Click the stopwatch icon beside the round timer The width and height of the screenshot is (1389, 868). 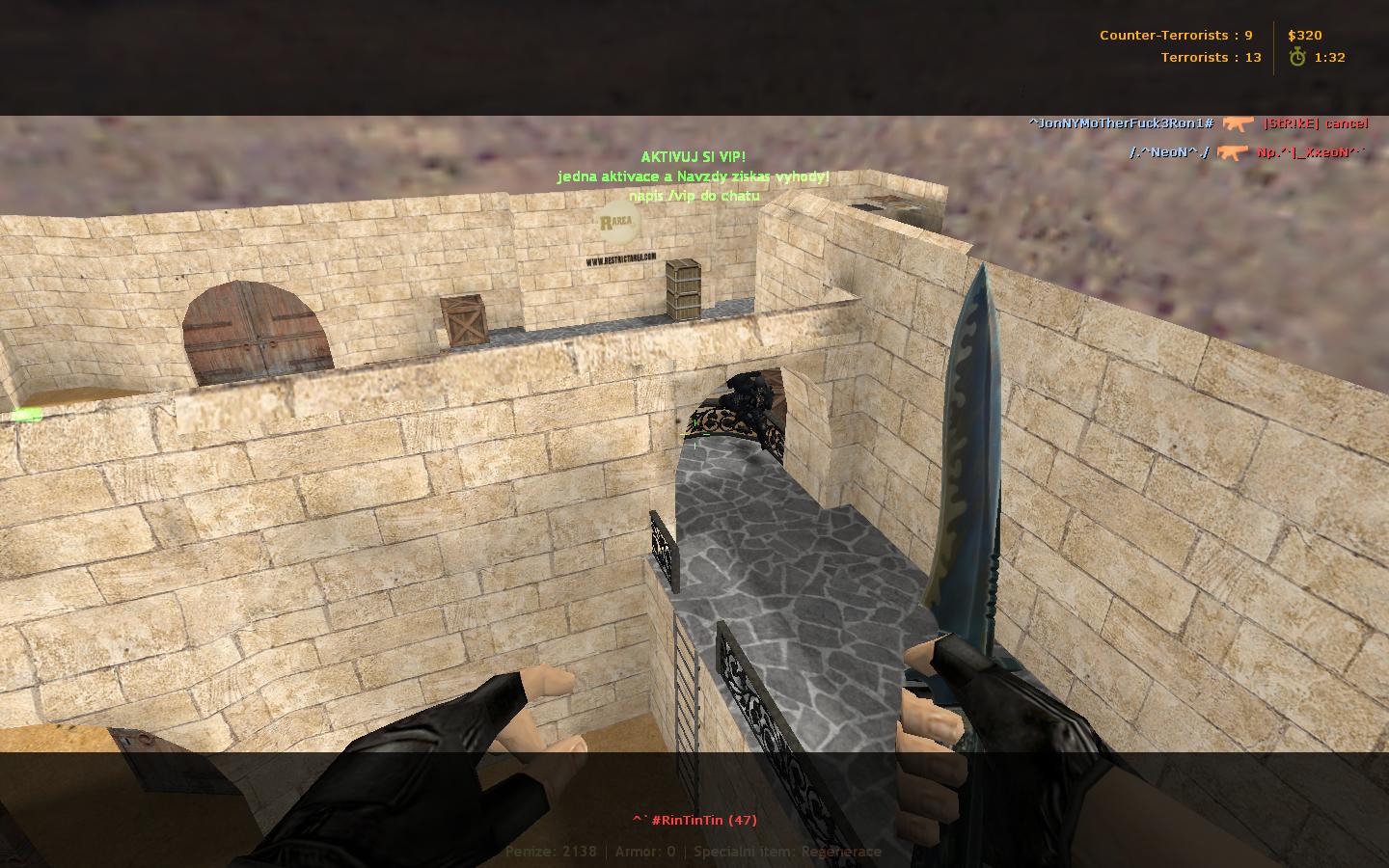click(1297, 57)
